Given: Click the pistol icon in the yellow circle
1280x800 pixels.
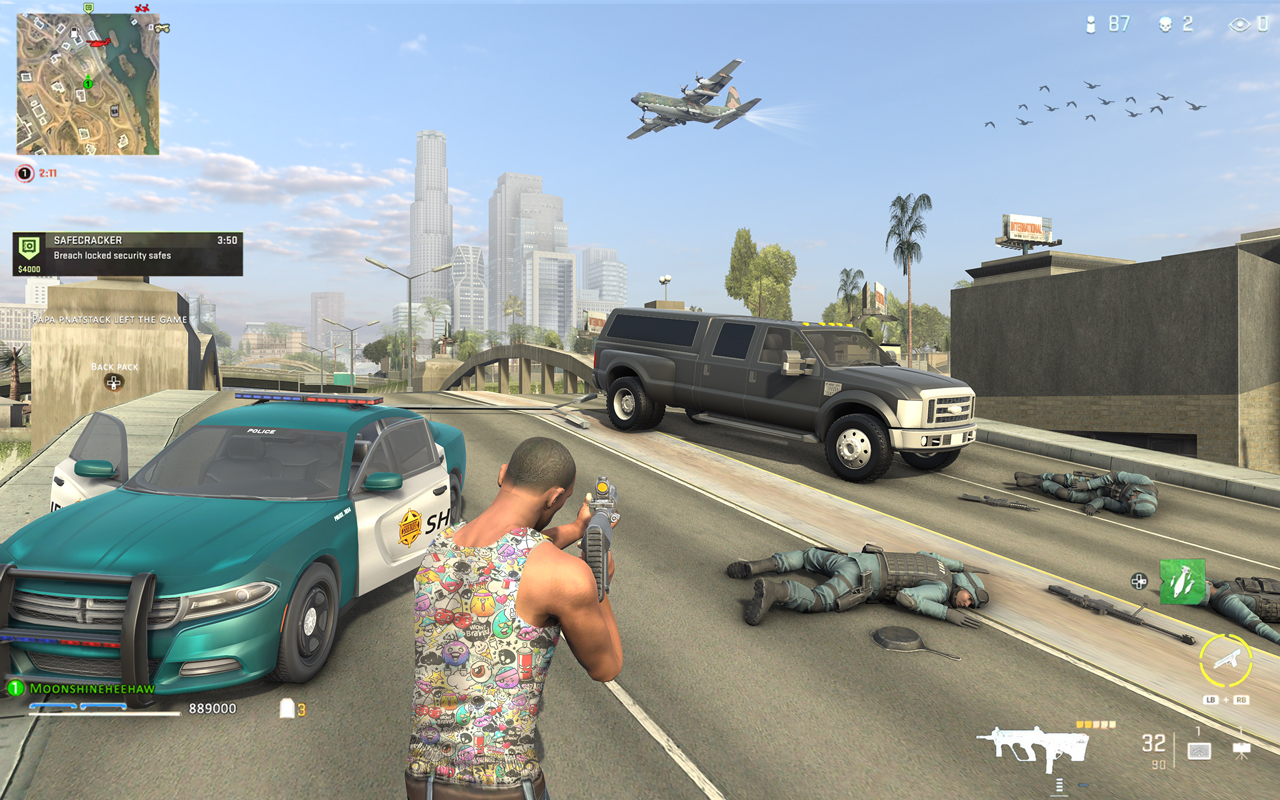Looking at the screenshot, I should click(x=1227, y=660).
